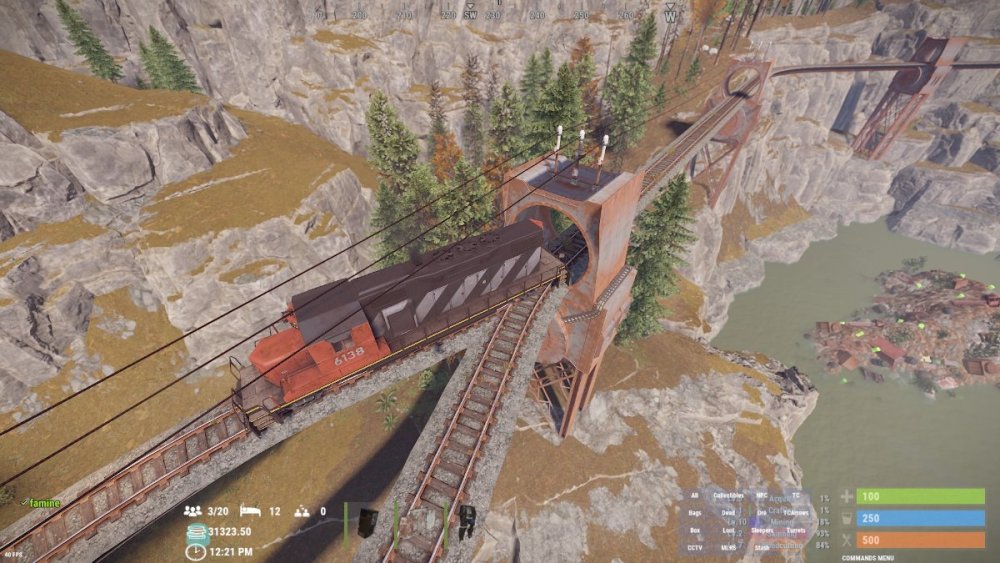Toggle the TCArrows filter
The height and width of the screenshot is (563, 1000).
796,513
